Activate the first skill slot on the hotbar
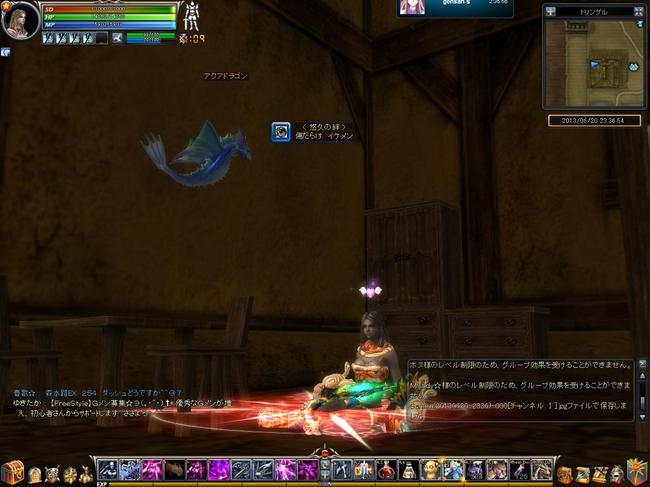 106,469
